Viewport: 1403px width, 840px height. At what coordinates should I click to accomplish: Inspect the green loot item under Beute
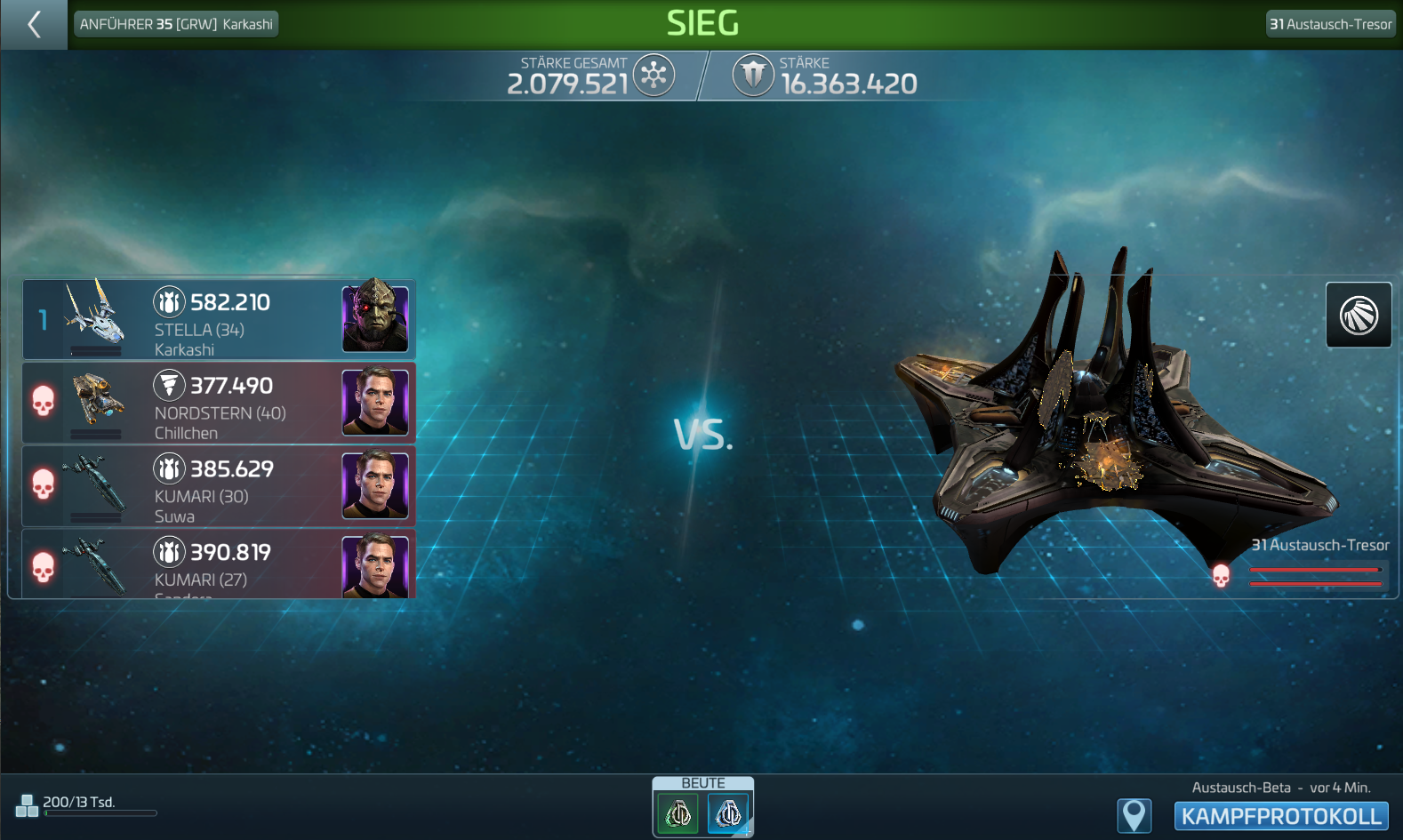click(x=677, y=813)
